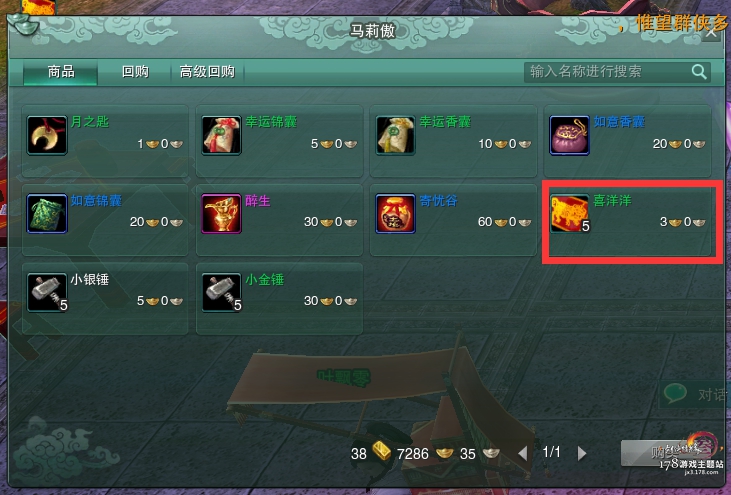Click the magnifying glass search icon
Viewport: 731px width, 495px height.
tap(699, 72)
